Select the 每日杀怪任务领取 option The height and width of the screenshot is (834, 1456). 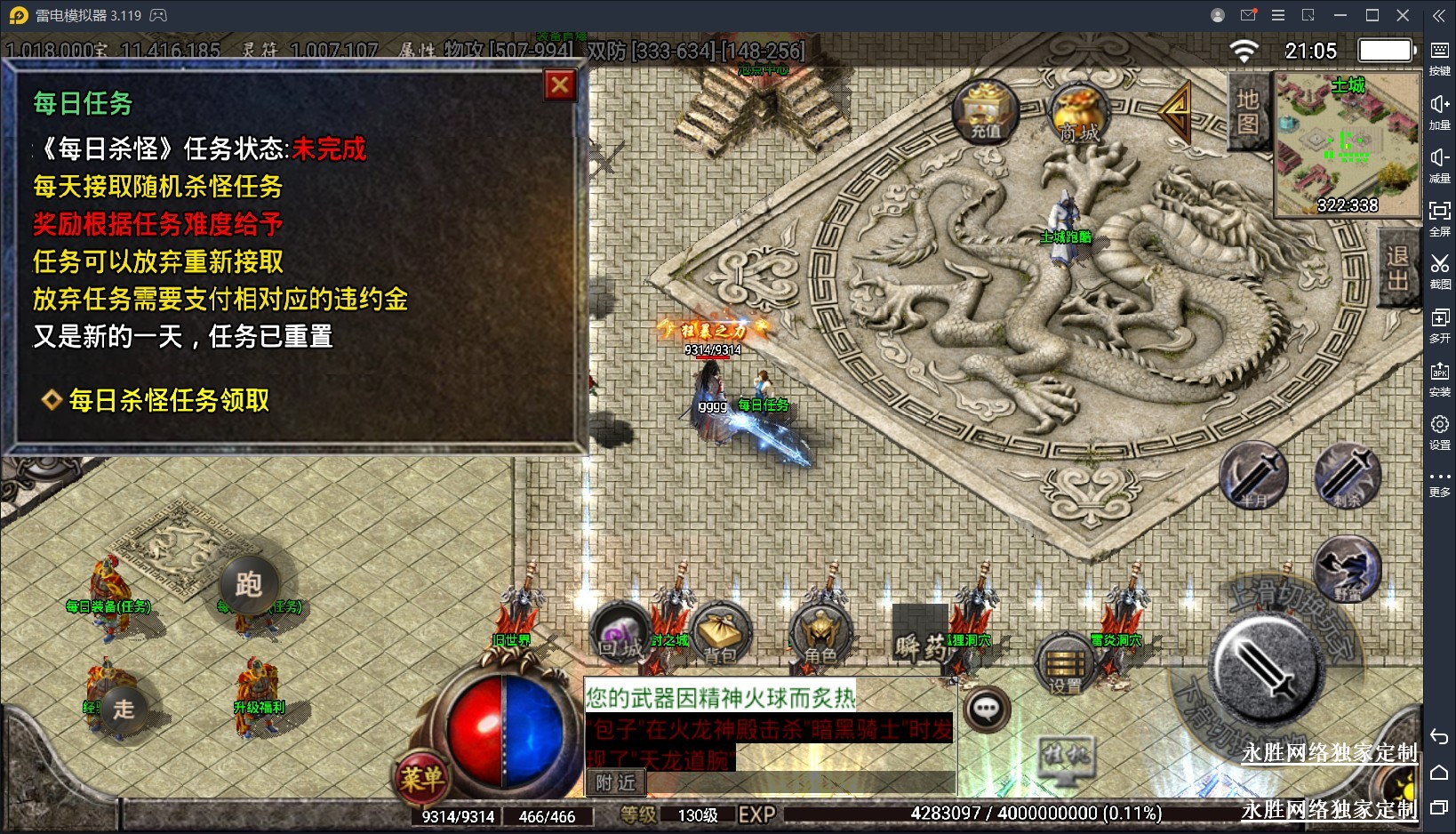169,401
